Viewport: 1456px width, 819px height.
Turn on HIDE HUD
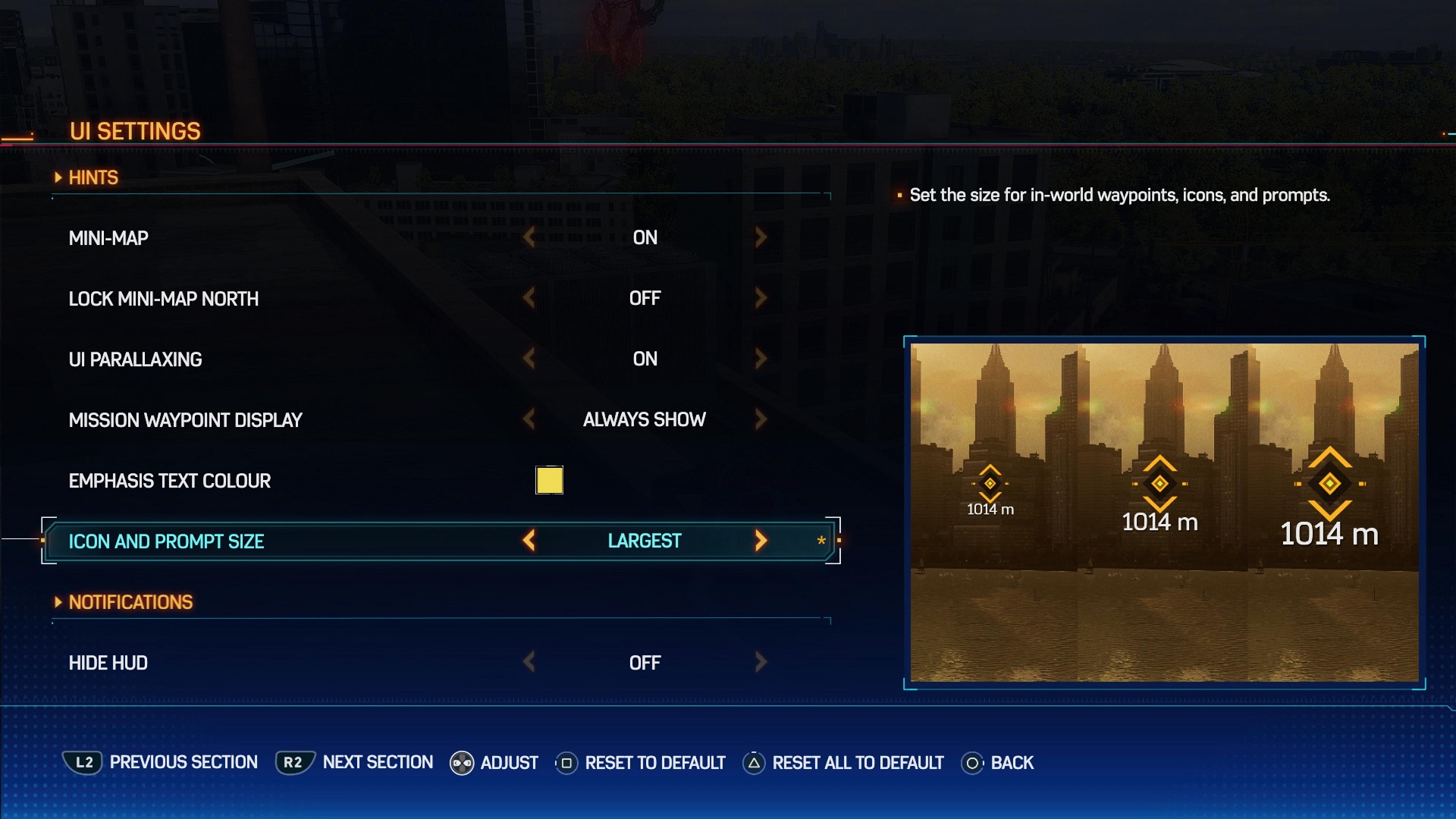[x=761, y=662]
